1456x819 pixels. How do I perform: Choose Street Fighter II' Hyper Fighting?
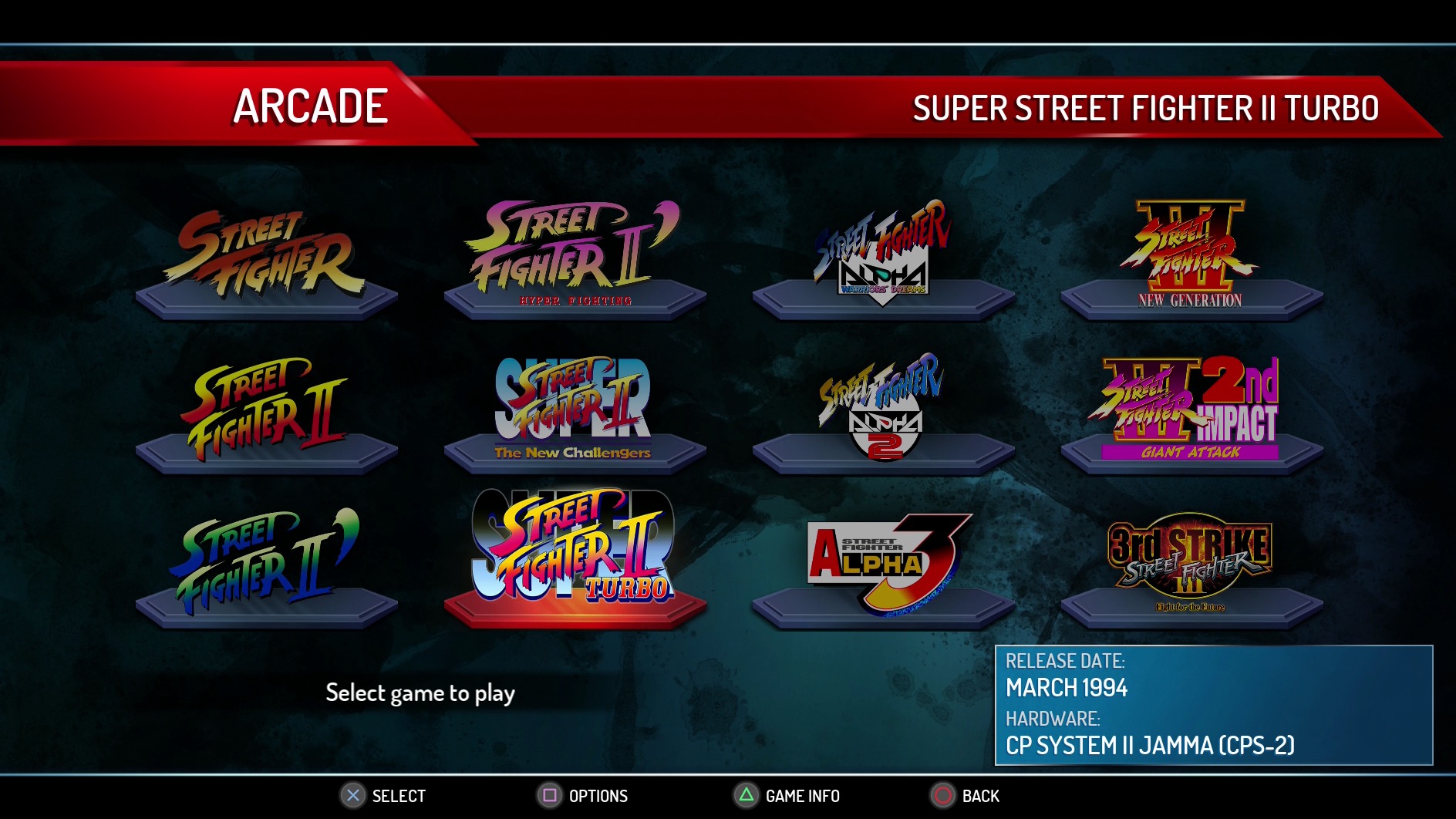coord(575,254)
